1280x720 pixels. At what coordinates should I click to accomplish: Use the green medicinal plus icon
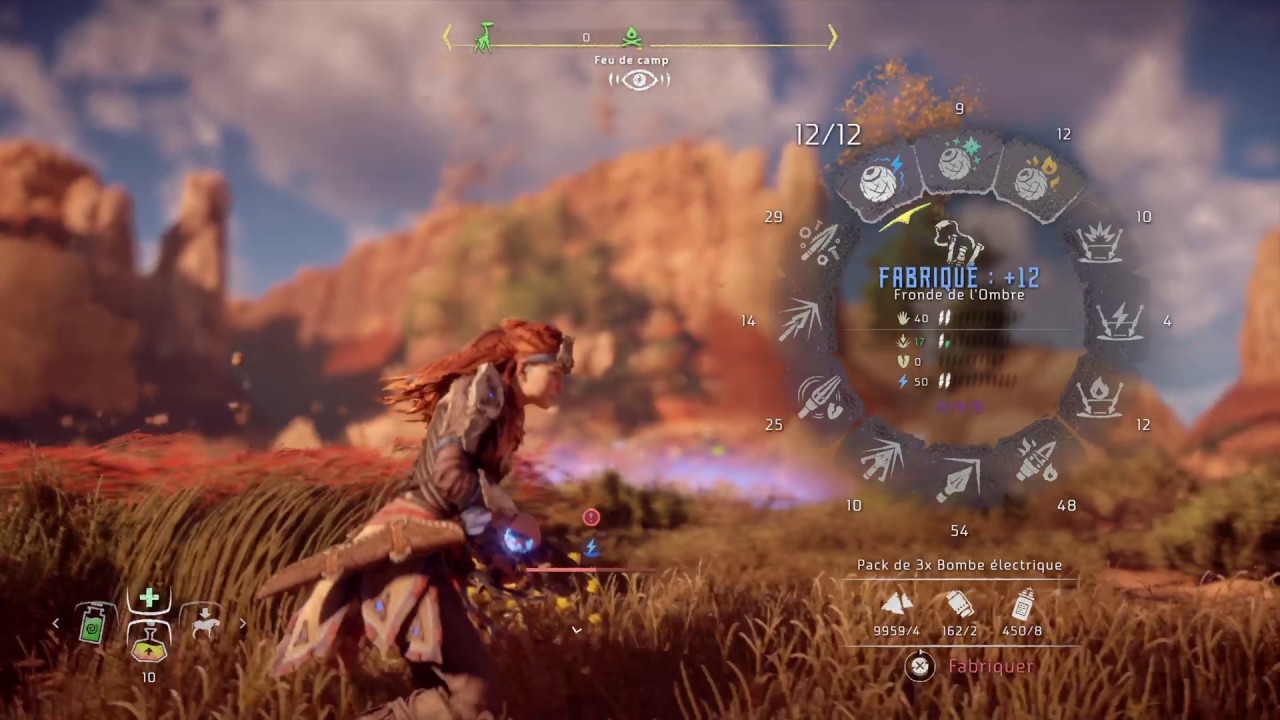point(149,598)
